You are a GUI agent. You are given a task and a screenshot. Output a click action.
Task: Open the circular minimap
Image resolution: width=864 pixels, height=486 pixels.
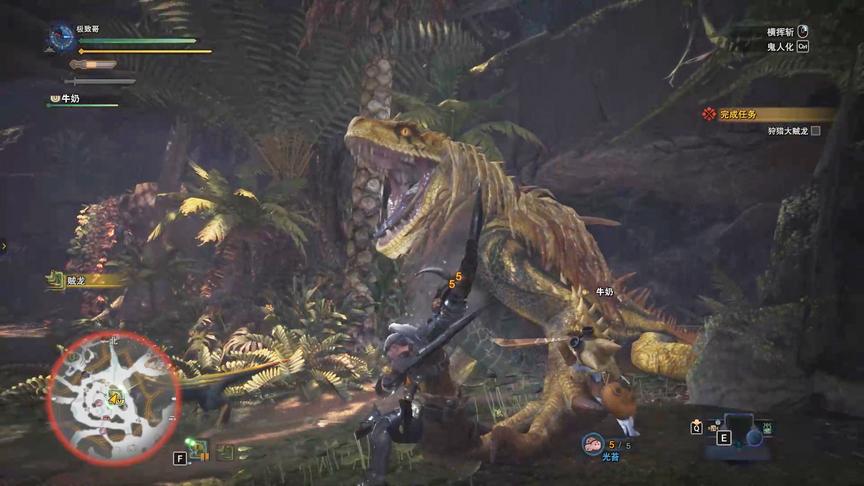click(x=113, y=399)
